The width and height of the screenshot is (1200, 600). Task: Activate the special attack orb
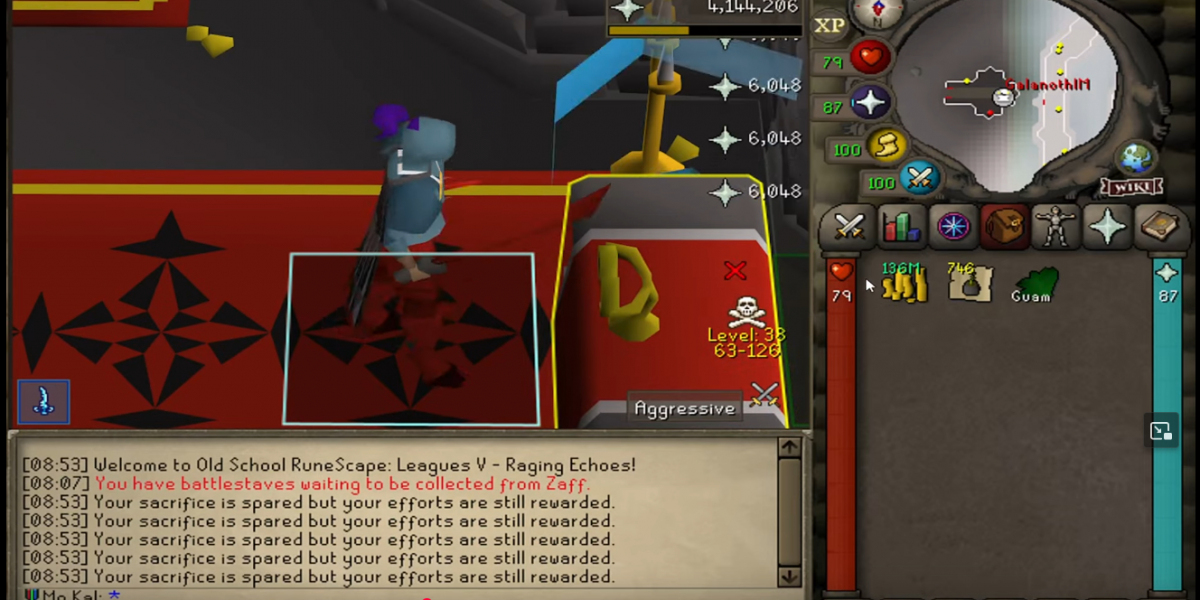(920, 180)
